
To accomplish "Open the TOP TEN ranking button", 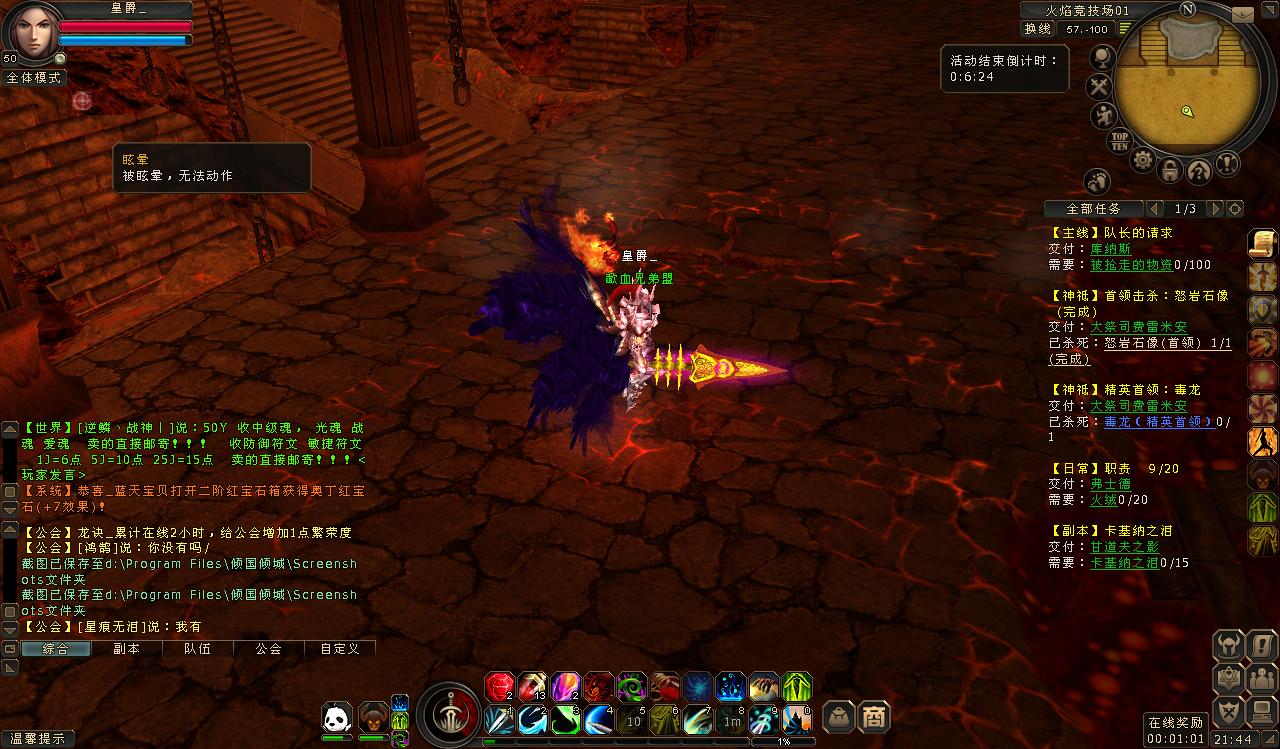I will [x=1120, y=141].
